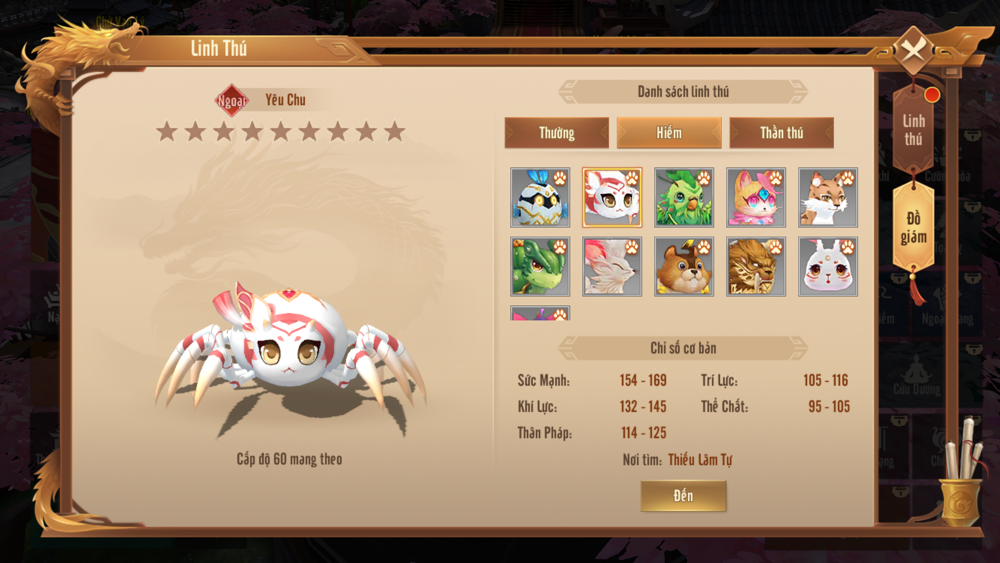
Task: Follow the Thiếu Lâm Tự location link
Action: [x=700, y=460]
